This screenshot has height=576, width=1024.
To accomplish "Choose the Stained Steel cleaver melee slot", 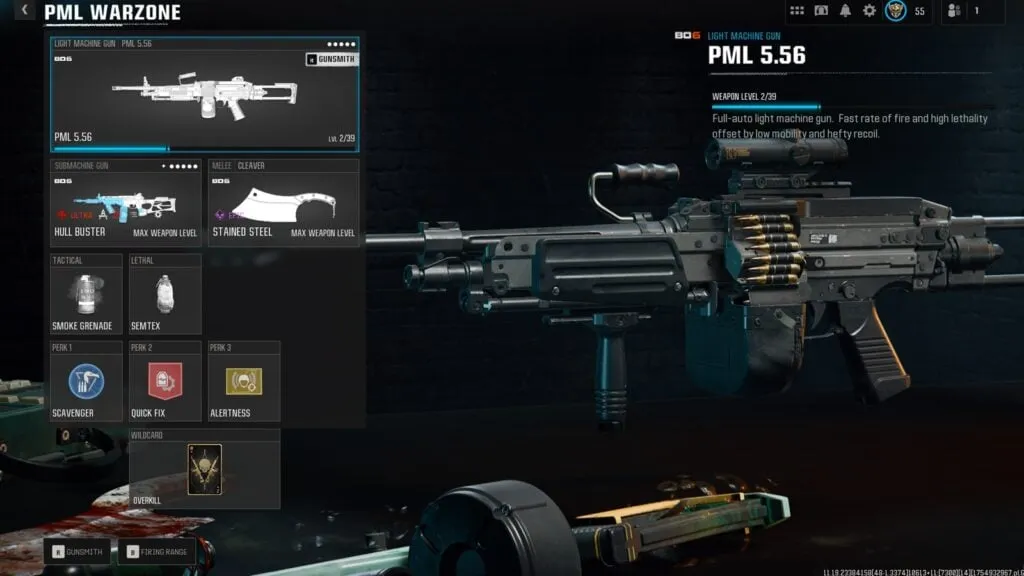I will (x=284, y=203).
